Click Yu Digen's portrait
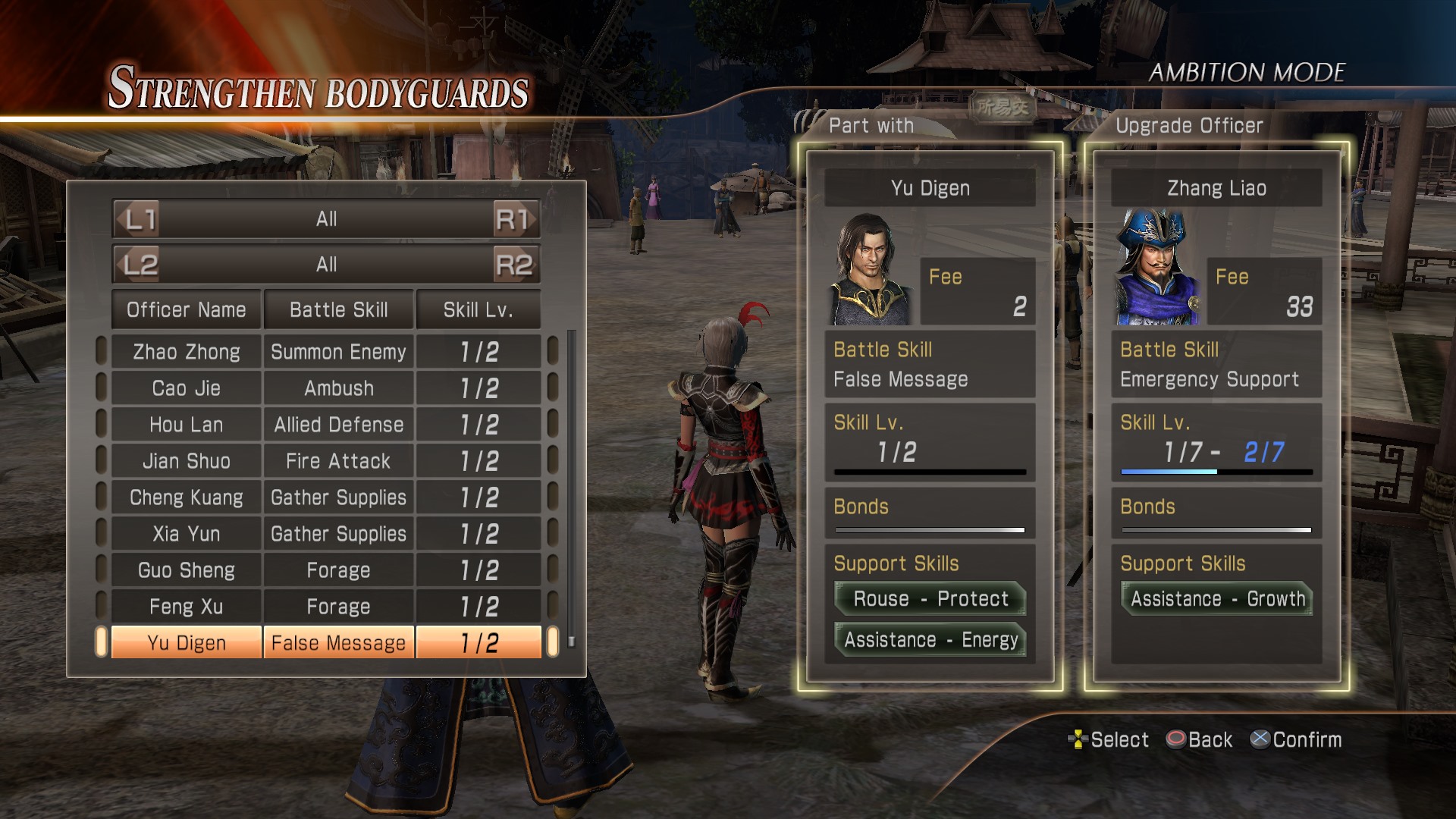The height and width of the screenshot is (819, 1456). click(x=872, y=271)
